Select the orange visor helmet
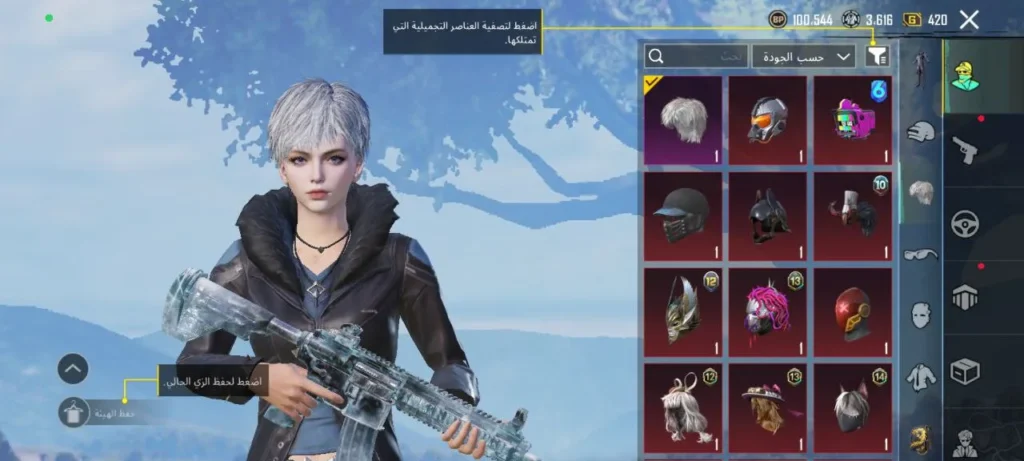Screen dimensions: 1024x461 (x=767, y=120)
